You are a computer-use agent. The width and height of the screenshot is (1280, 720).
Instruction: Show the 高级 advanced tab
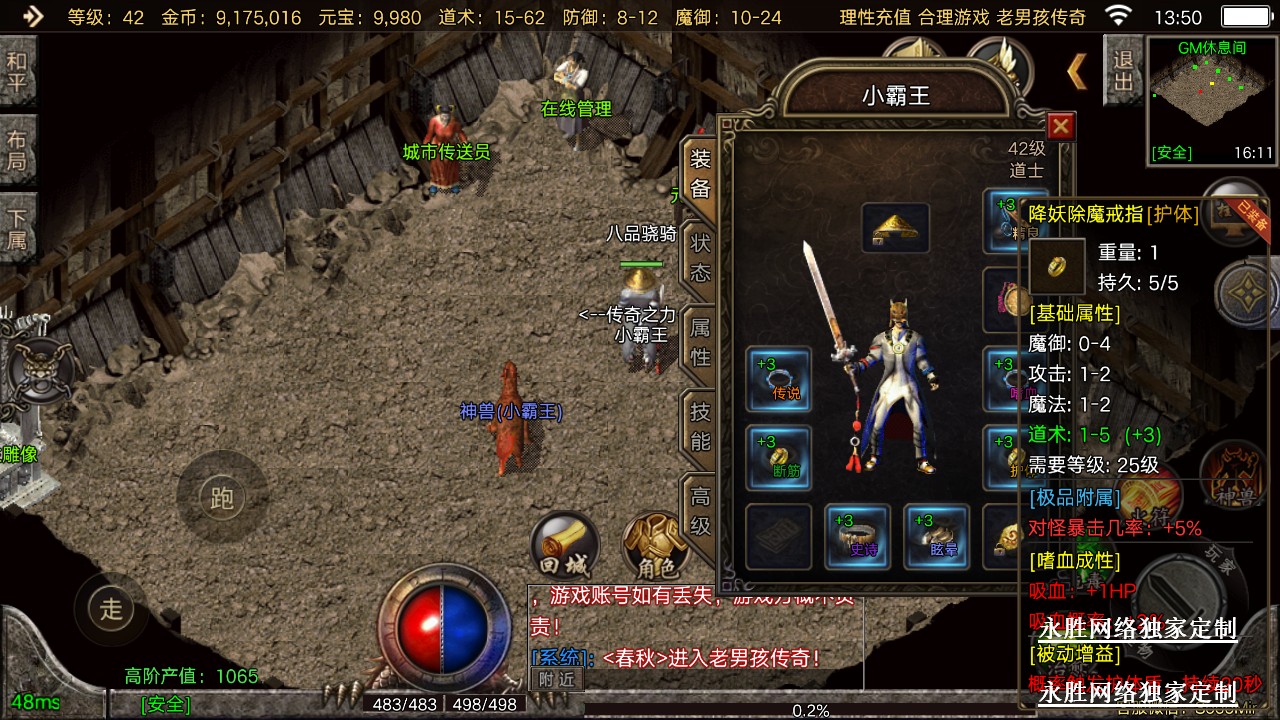[x=700, y=508]
